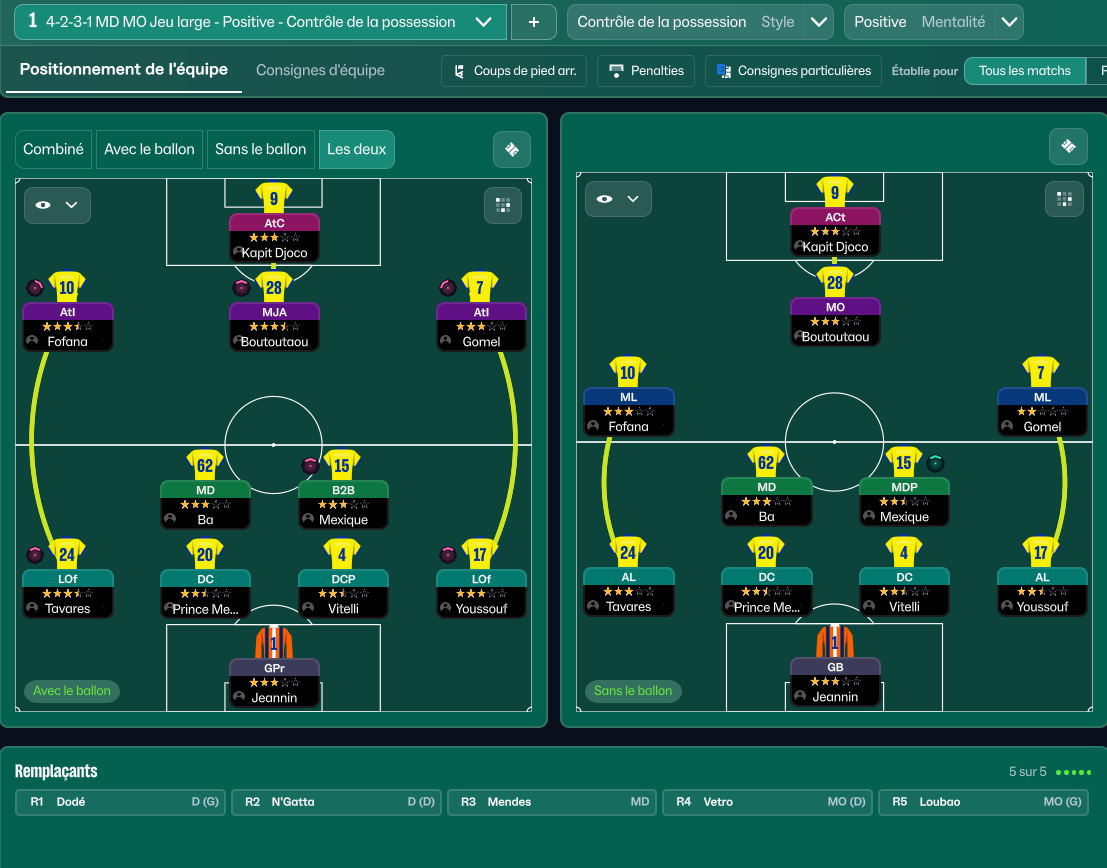The image size is (1107, 868).
Task: Switch view to Combiné
Action: click(54, 149)
